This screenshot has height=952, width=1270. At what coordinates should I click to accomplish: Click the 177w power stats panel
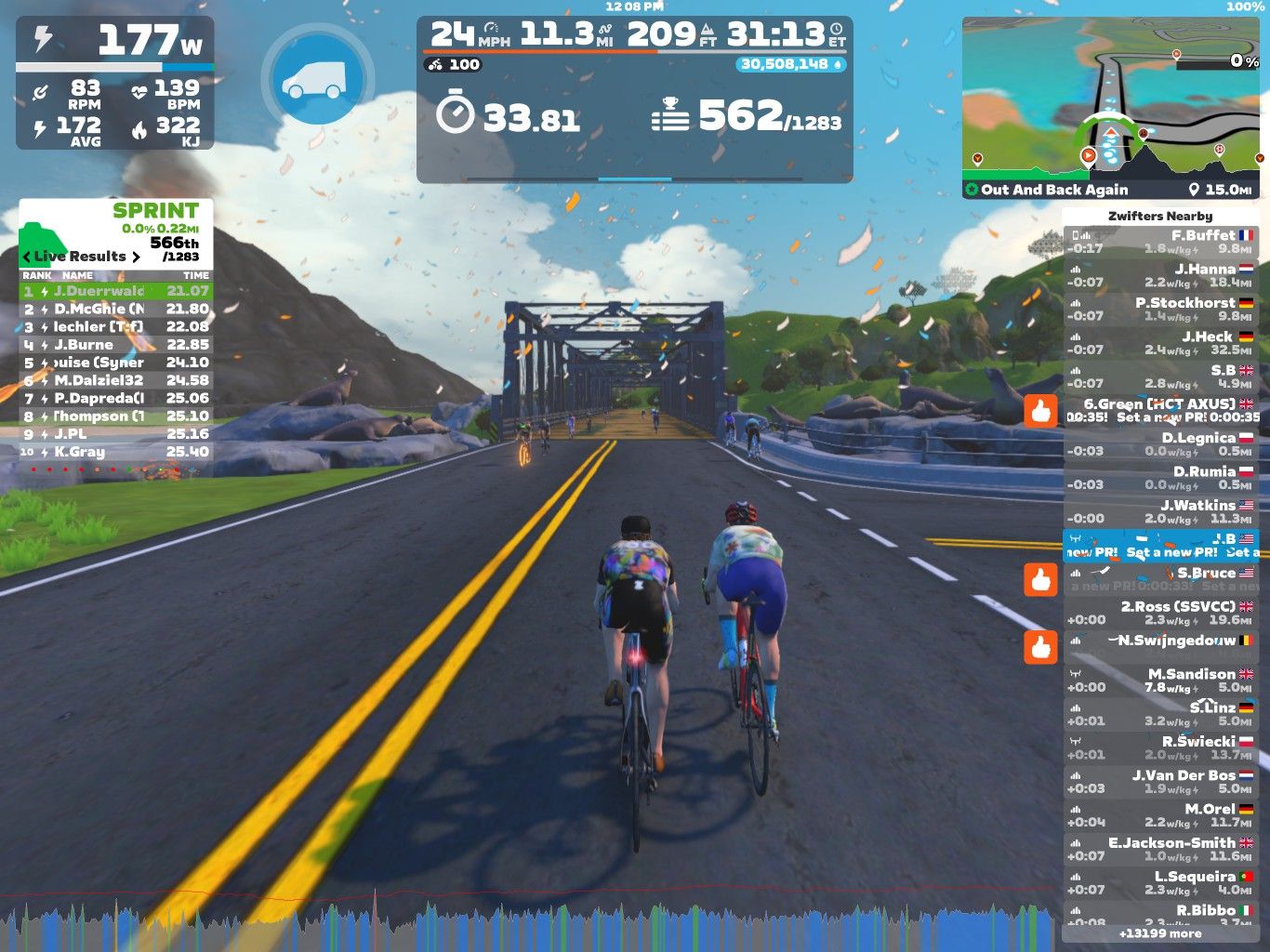(x=115, y=82)
